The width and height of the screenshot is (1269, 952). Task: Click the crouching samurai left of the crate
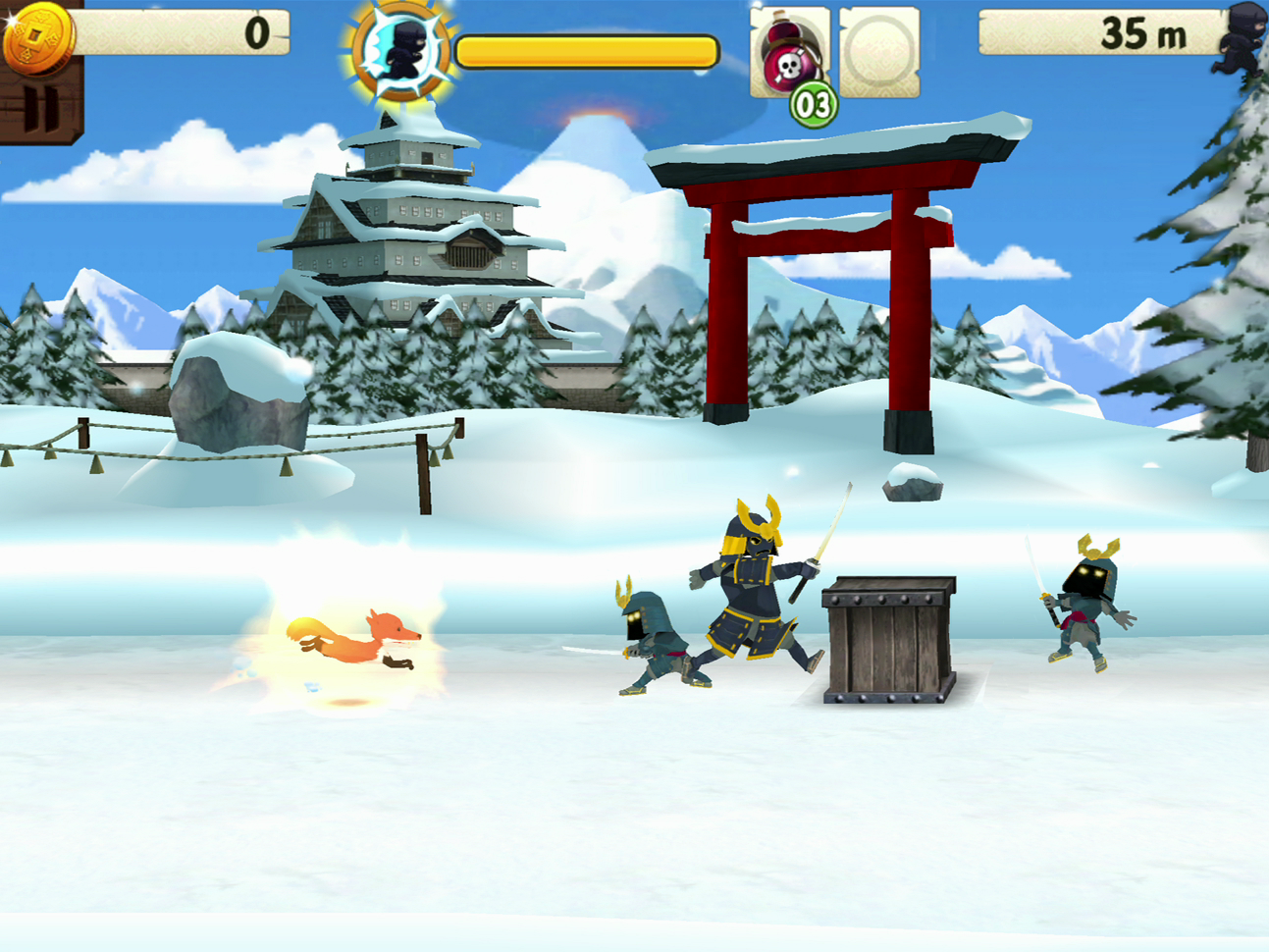pyautogui.click(x=653, y=638)
